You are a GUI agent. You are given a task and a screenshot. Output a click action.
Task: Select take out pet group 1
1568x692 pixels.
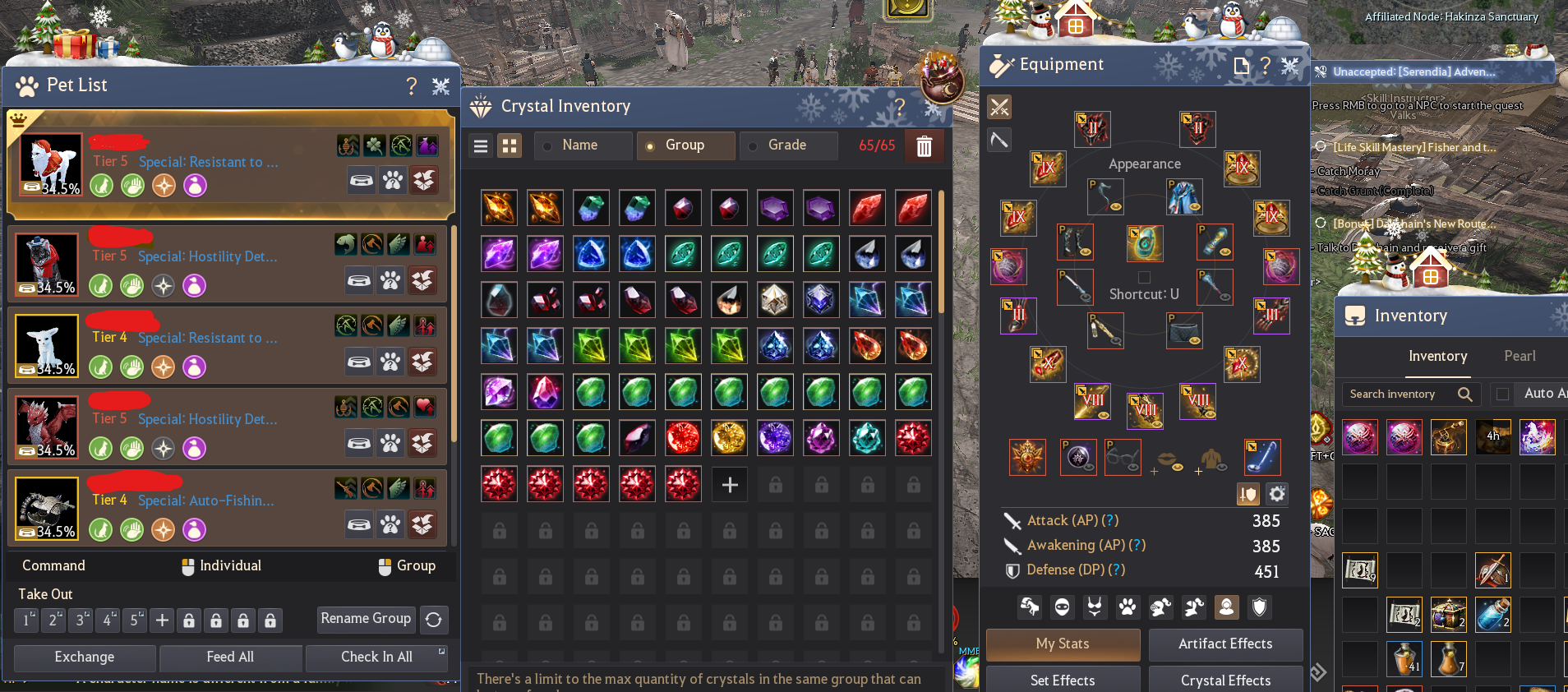click(26, 620)
